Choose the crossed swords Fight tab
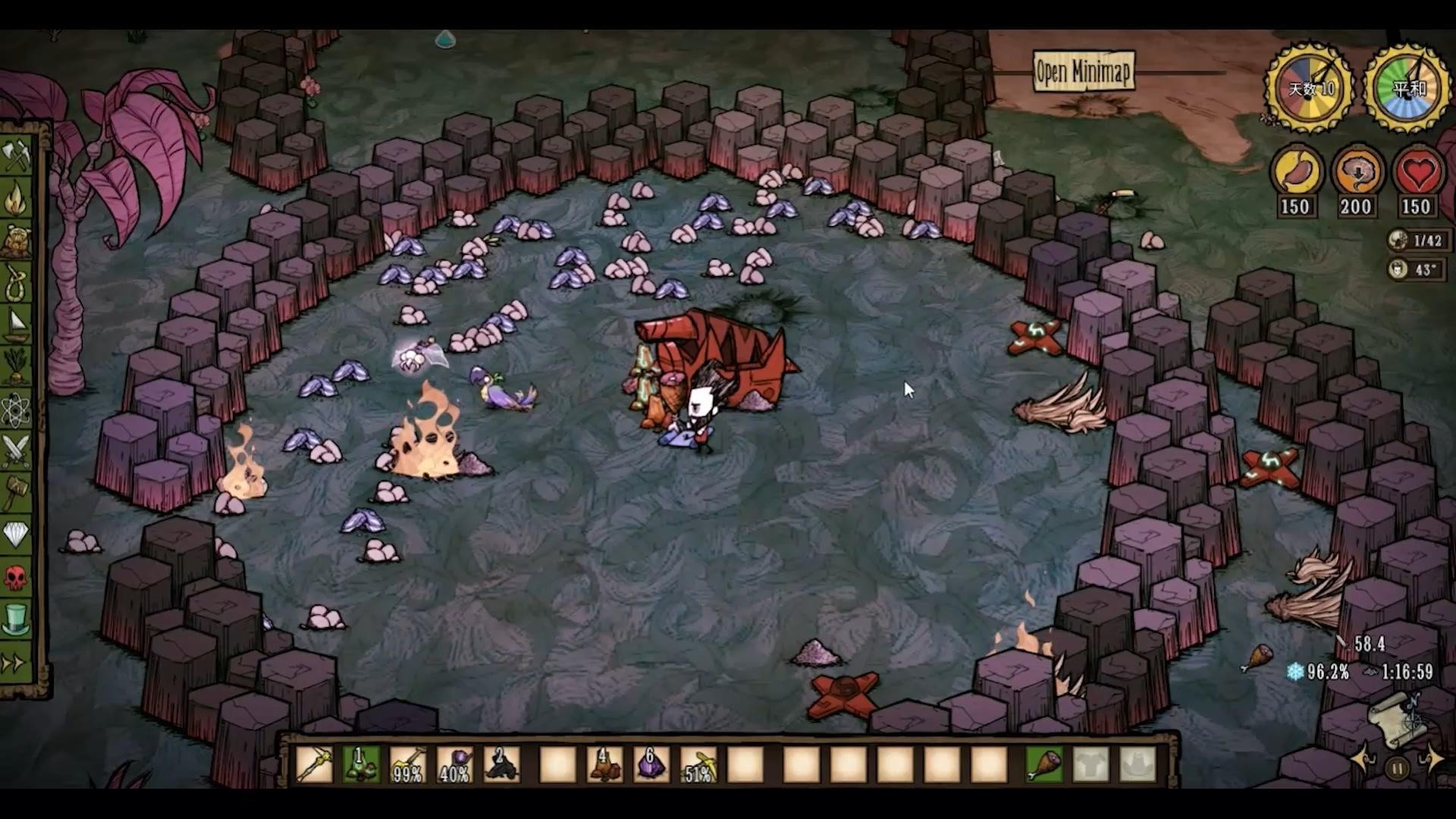1456x819 pixels. (x=17, y=452)
